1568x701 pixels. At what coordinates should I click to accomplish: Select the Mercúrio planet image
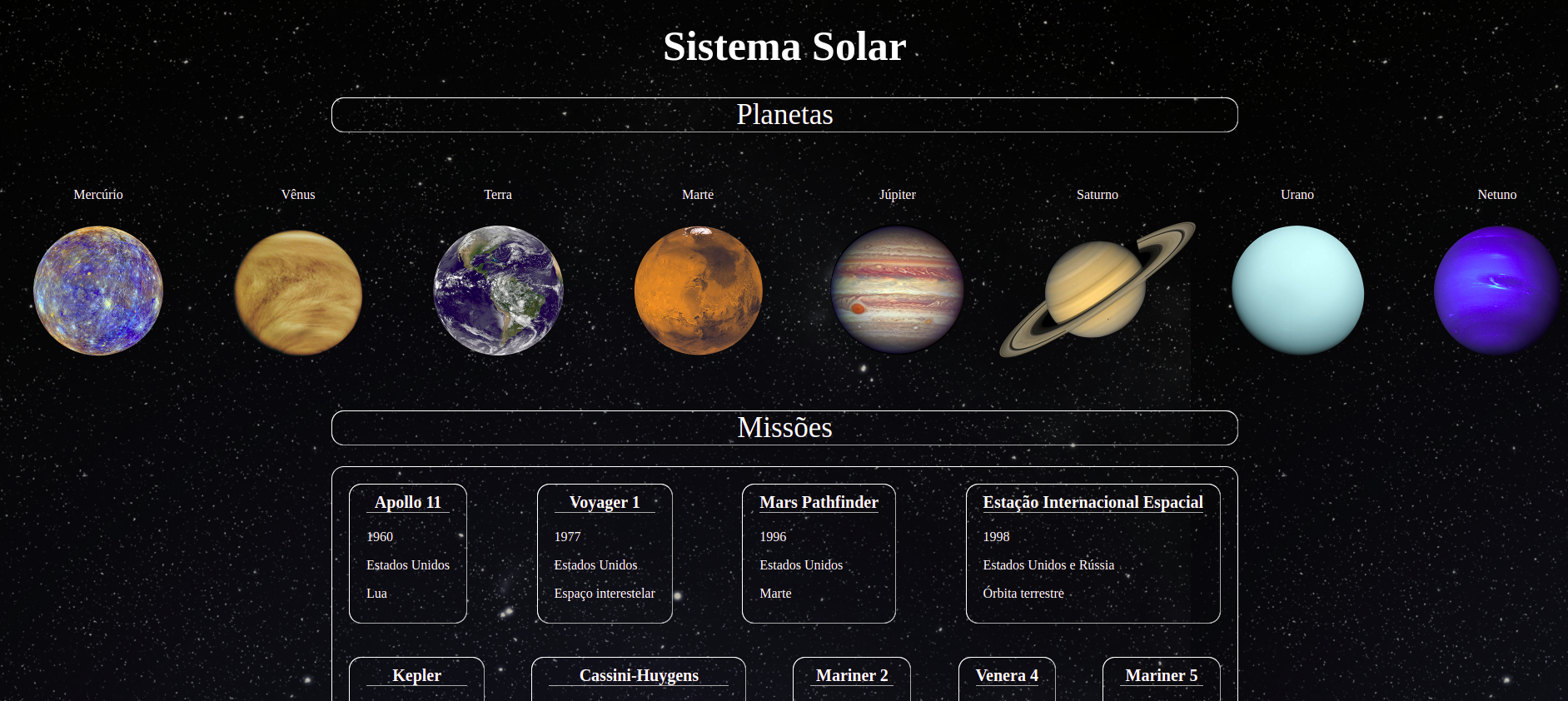click(97, 290)
